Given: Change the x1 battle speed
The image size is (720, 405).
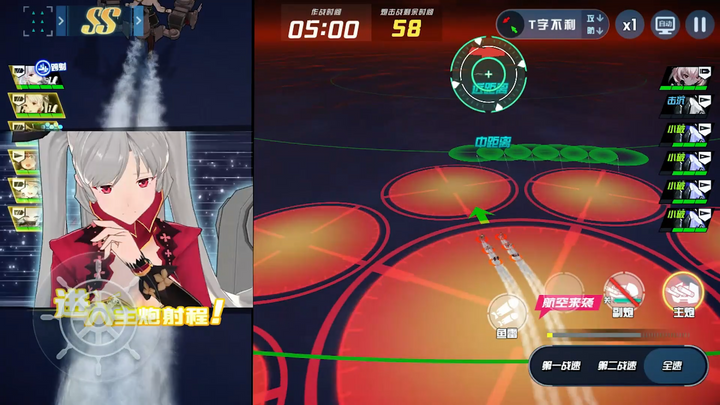Looking at the screenshot, I should (x=629, y=23).
